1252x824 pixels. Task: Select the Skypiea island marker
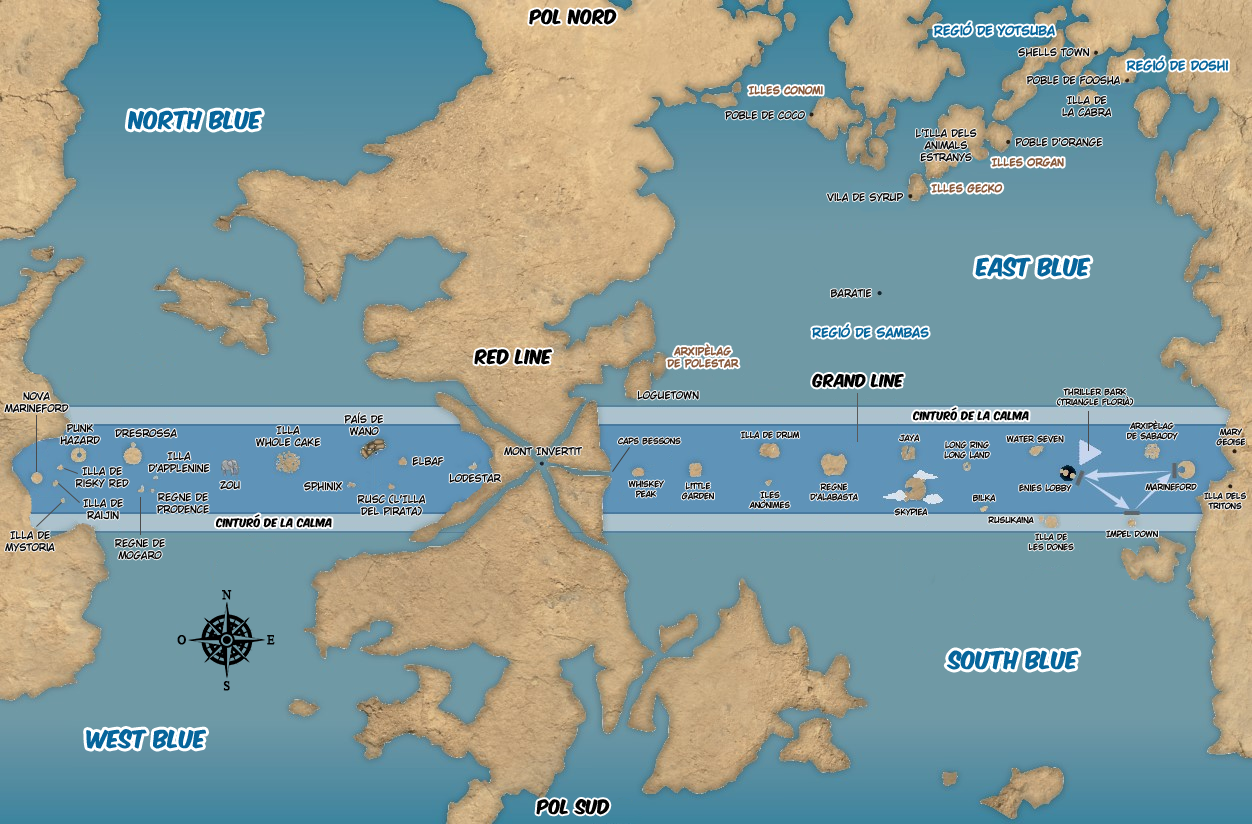coord(913,490)
